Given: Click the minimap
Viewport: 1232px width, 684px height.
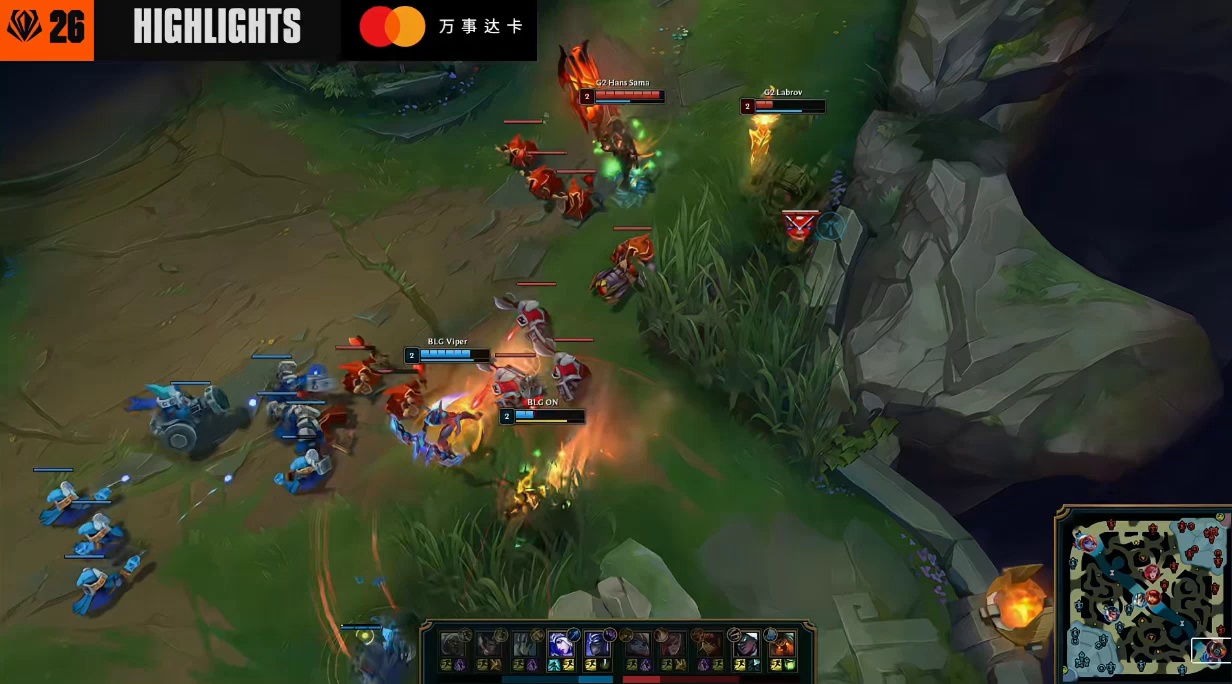Looking at the screenshot, I should point(1143,596).
